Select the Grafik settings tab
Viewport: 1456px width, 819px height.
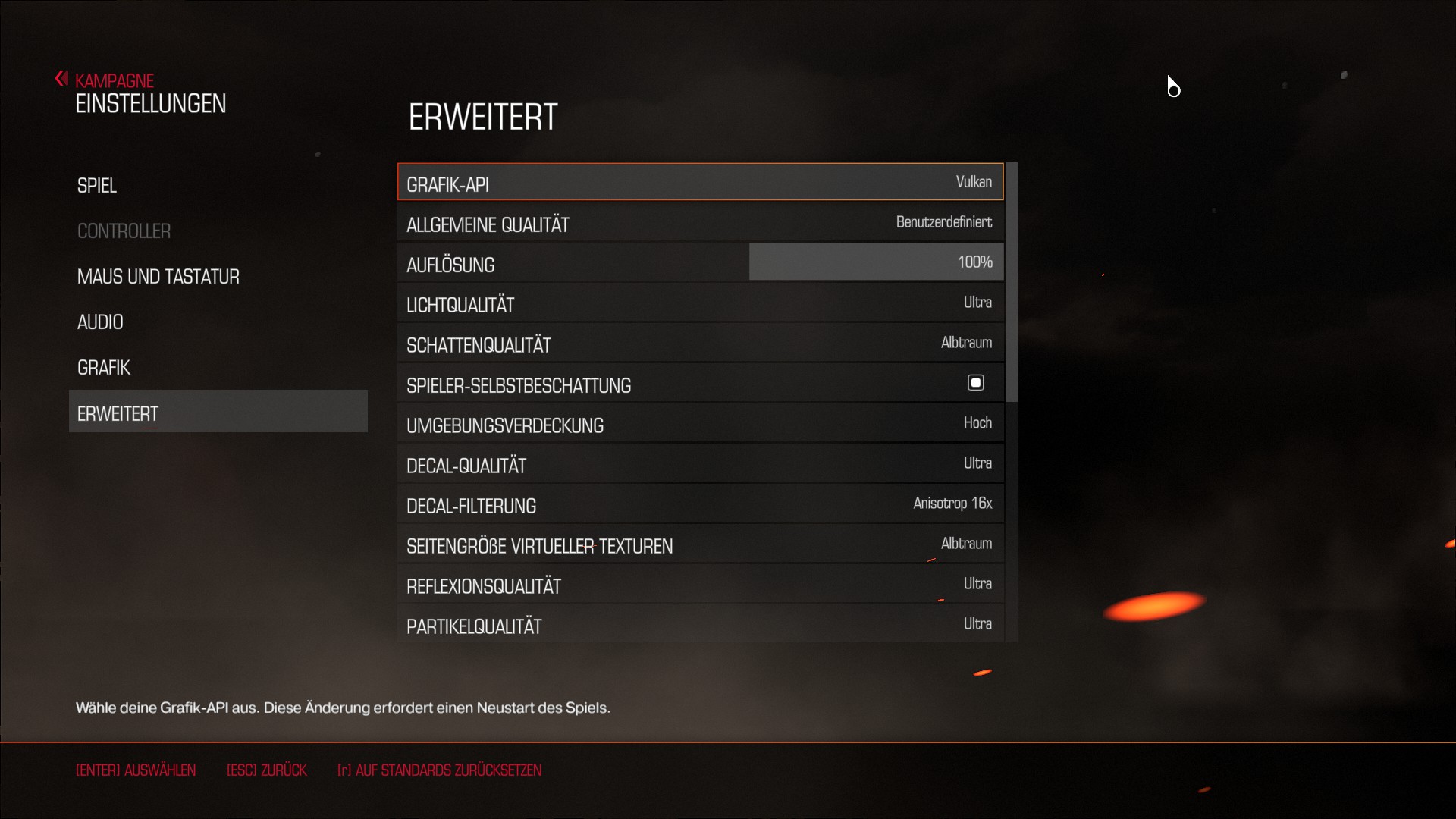tap(104, 368)
